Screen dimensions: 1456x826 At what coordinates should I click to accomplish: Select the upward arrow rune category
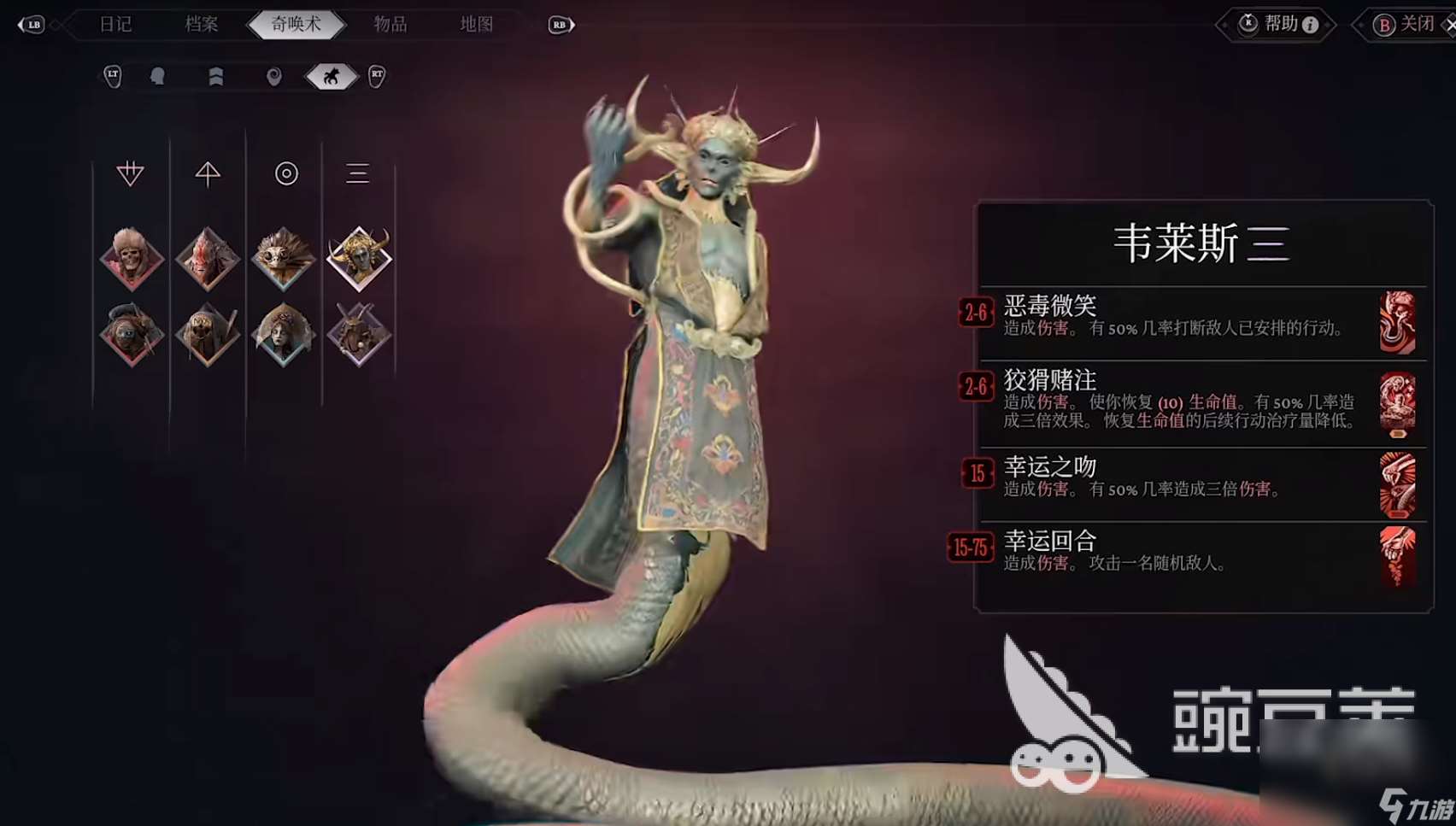tap(206, 173)
